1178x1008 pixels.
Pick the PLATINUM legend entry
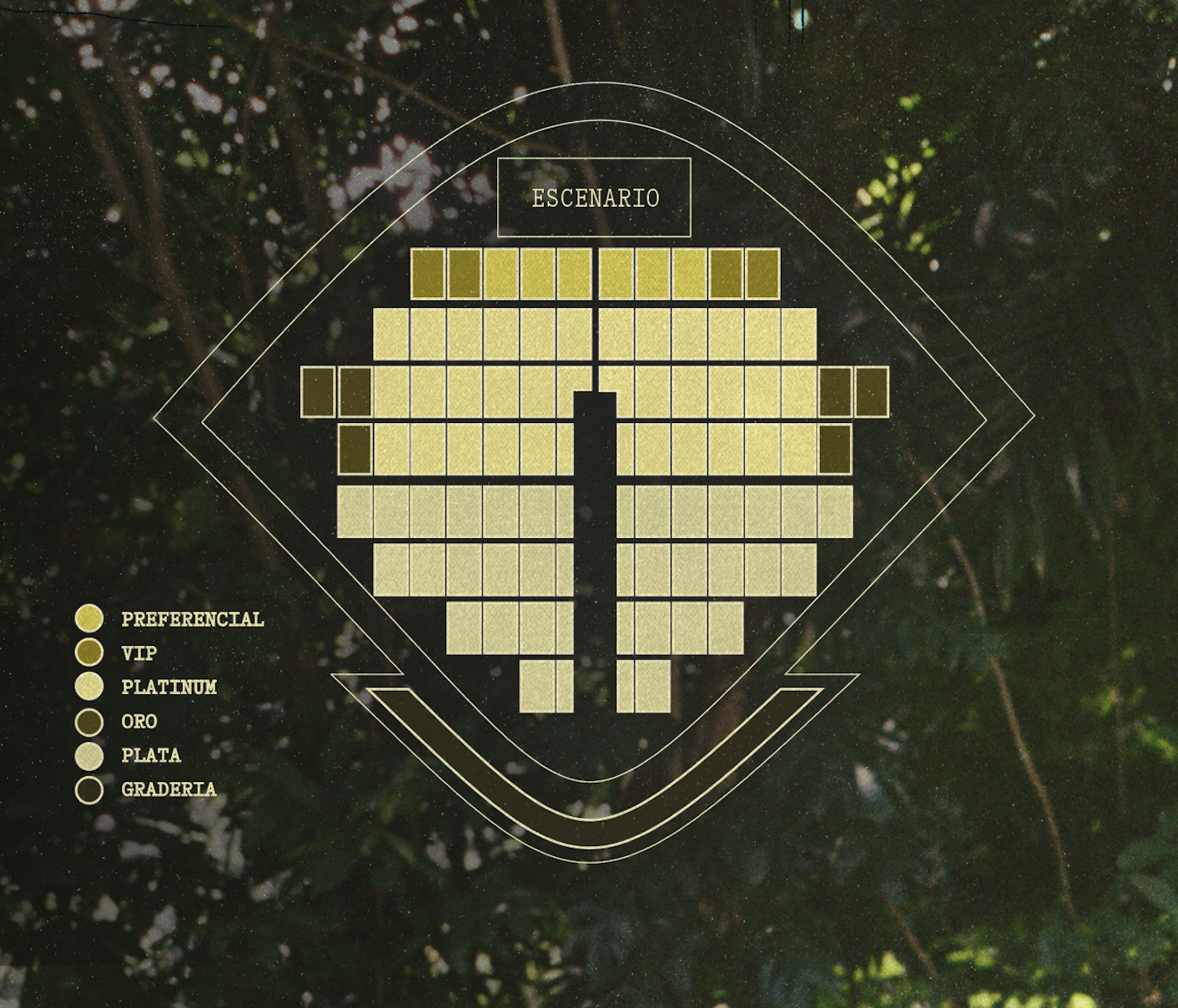169,688
